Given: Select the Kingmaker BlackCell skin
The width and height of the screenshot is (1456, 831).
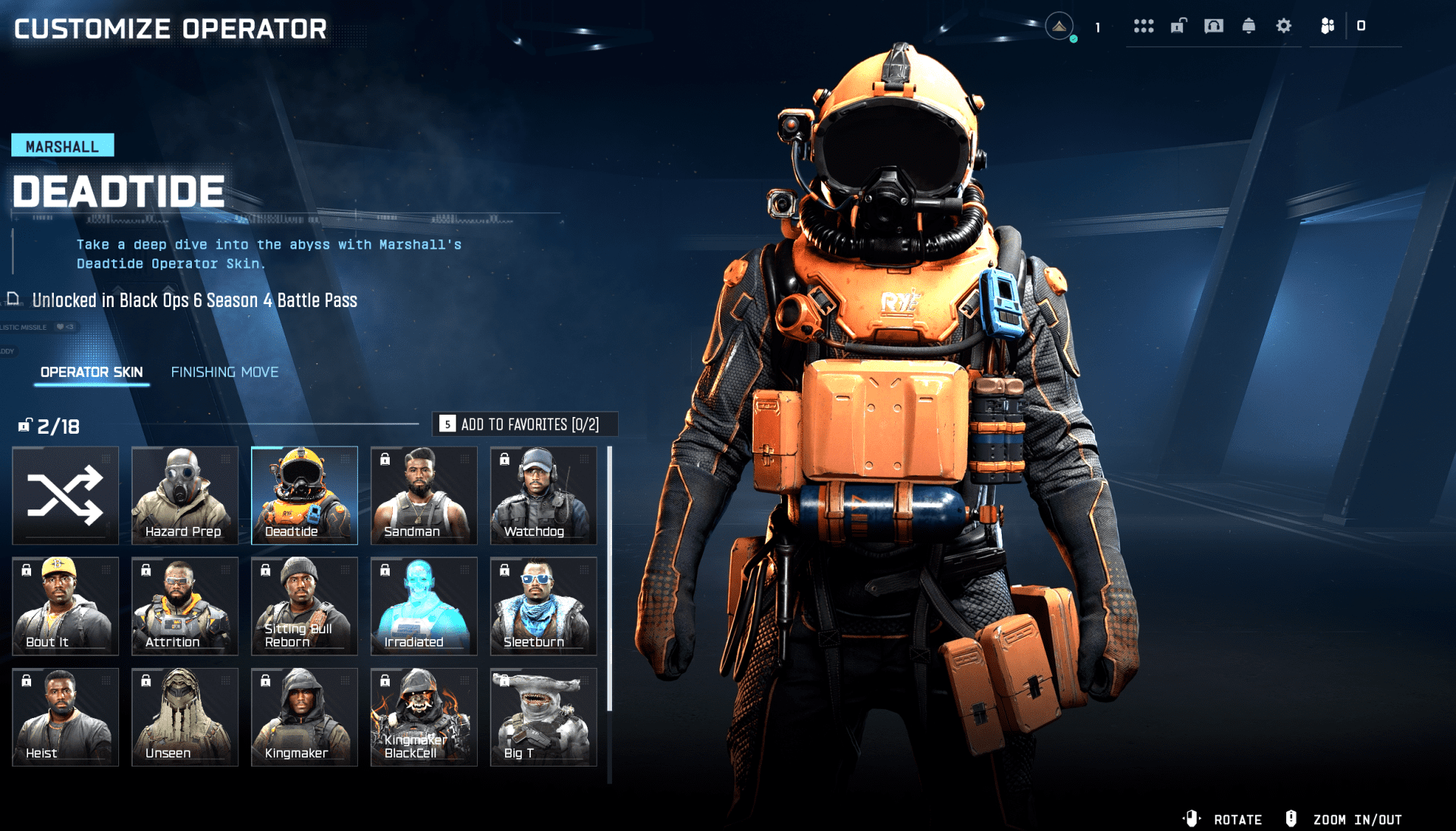Looking at the screenshot, I should [x=423, y=717].
